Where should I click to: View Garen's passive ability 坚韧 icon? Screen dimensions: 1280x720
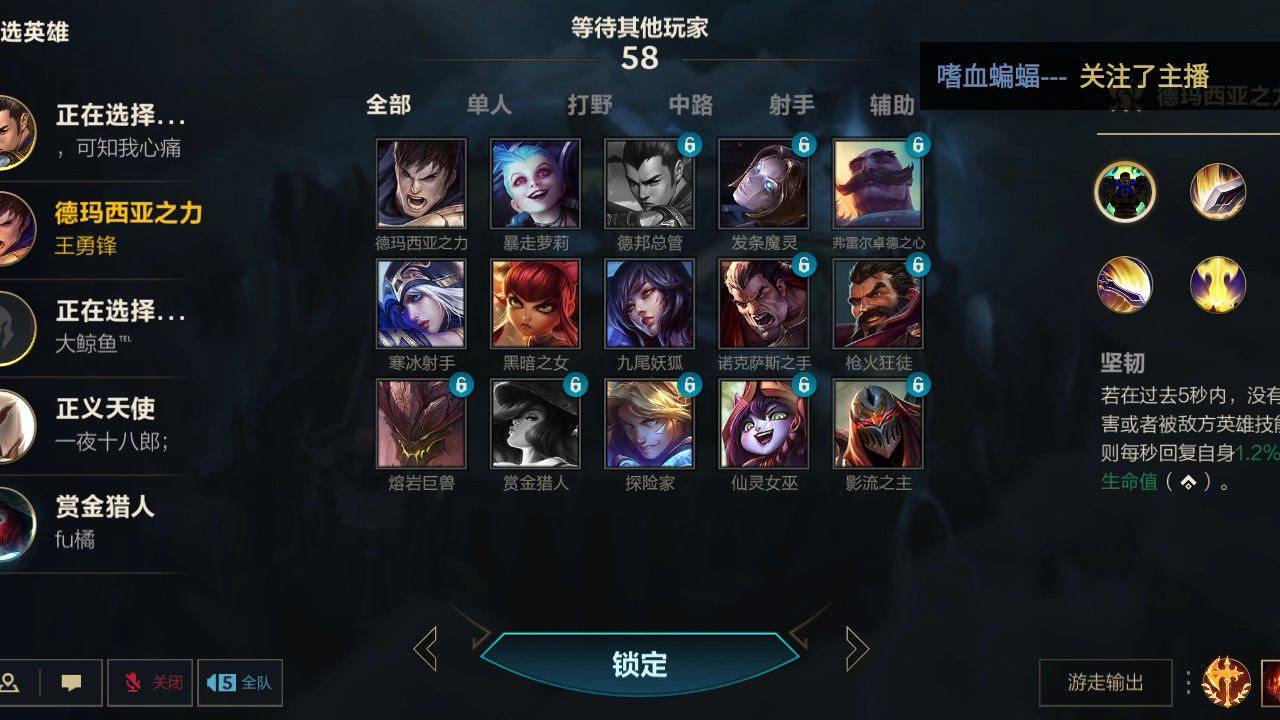click(1124, 191)
